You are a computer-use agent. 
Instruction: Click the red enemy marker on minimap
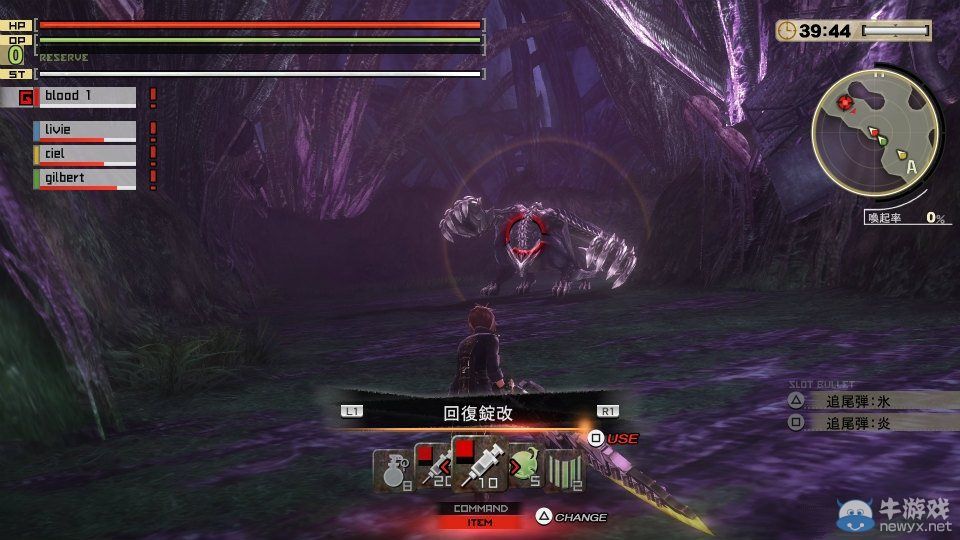[847, 103]
